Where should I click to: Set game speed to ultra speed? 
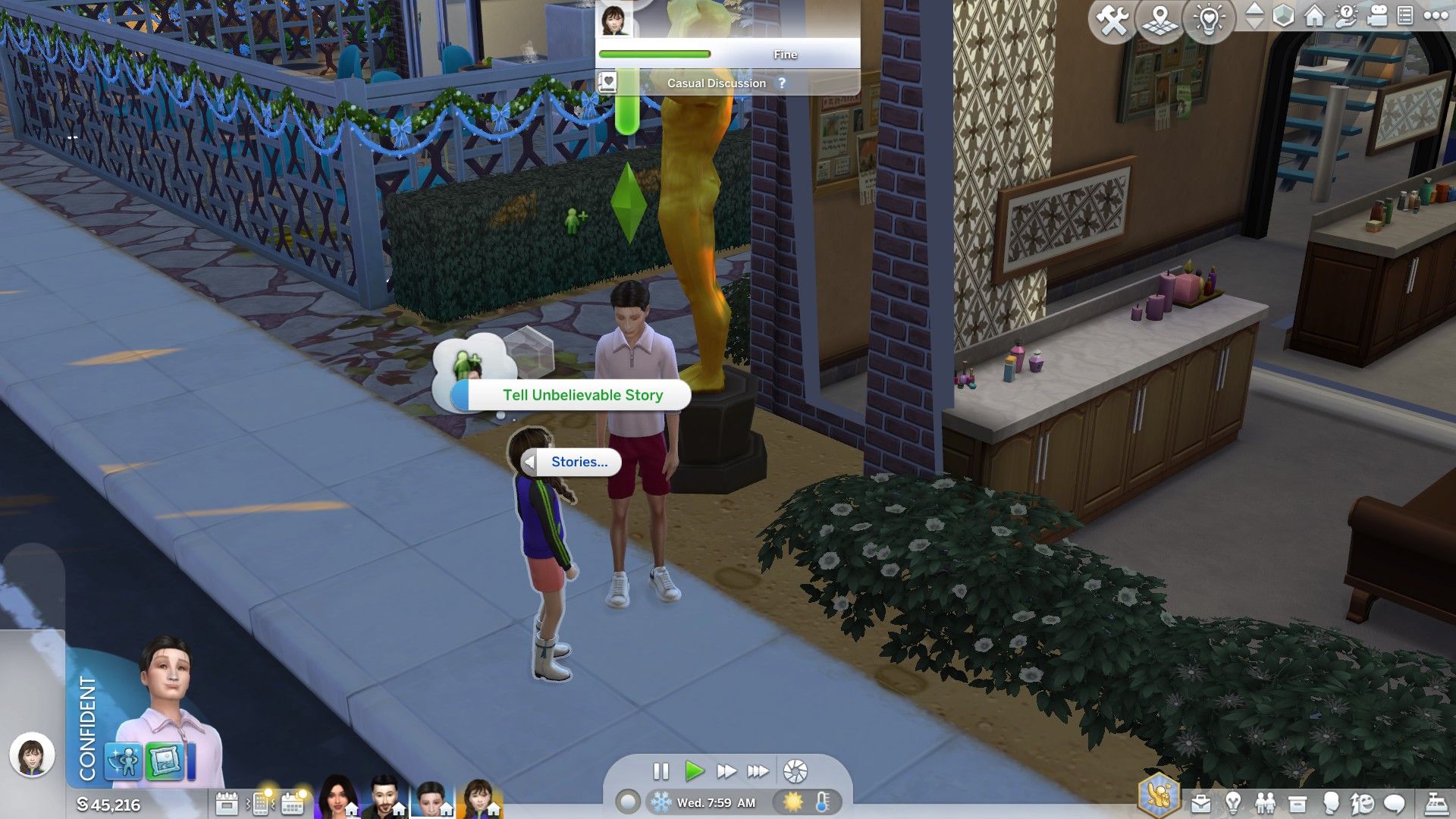758,771
